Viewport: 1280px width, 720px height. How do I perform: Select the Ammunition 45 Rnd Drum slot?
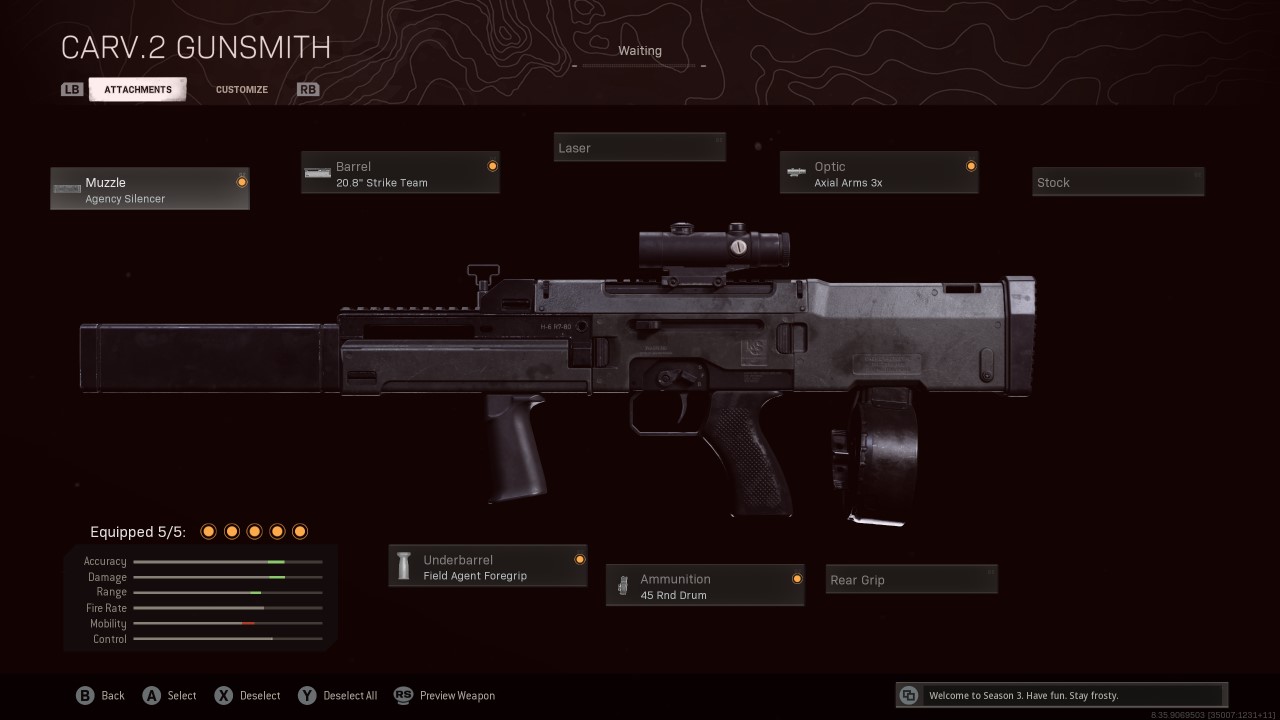(x=705, y=586)
